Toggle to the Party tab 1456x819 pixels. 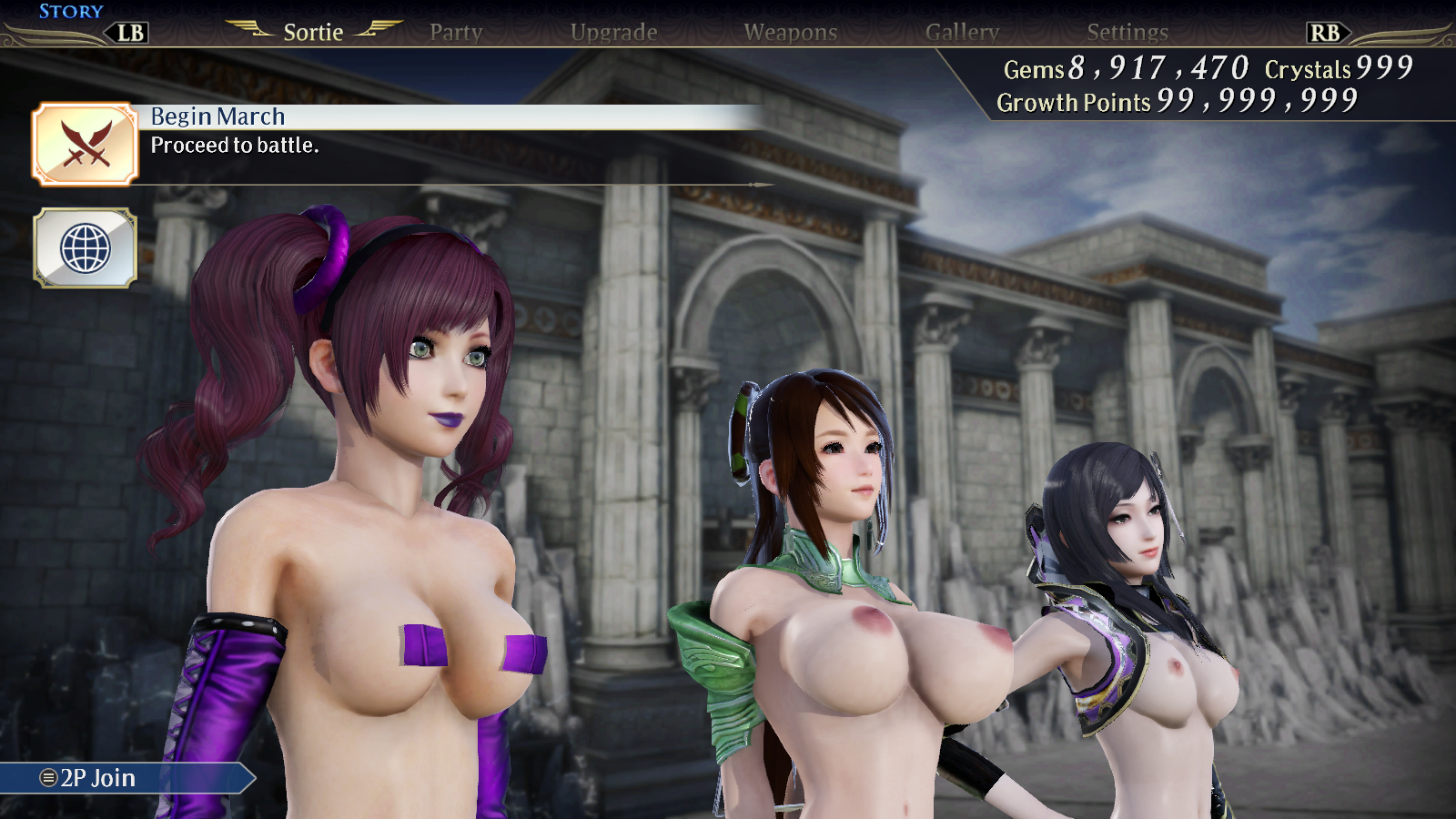(x=456, y=32)
